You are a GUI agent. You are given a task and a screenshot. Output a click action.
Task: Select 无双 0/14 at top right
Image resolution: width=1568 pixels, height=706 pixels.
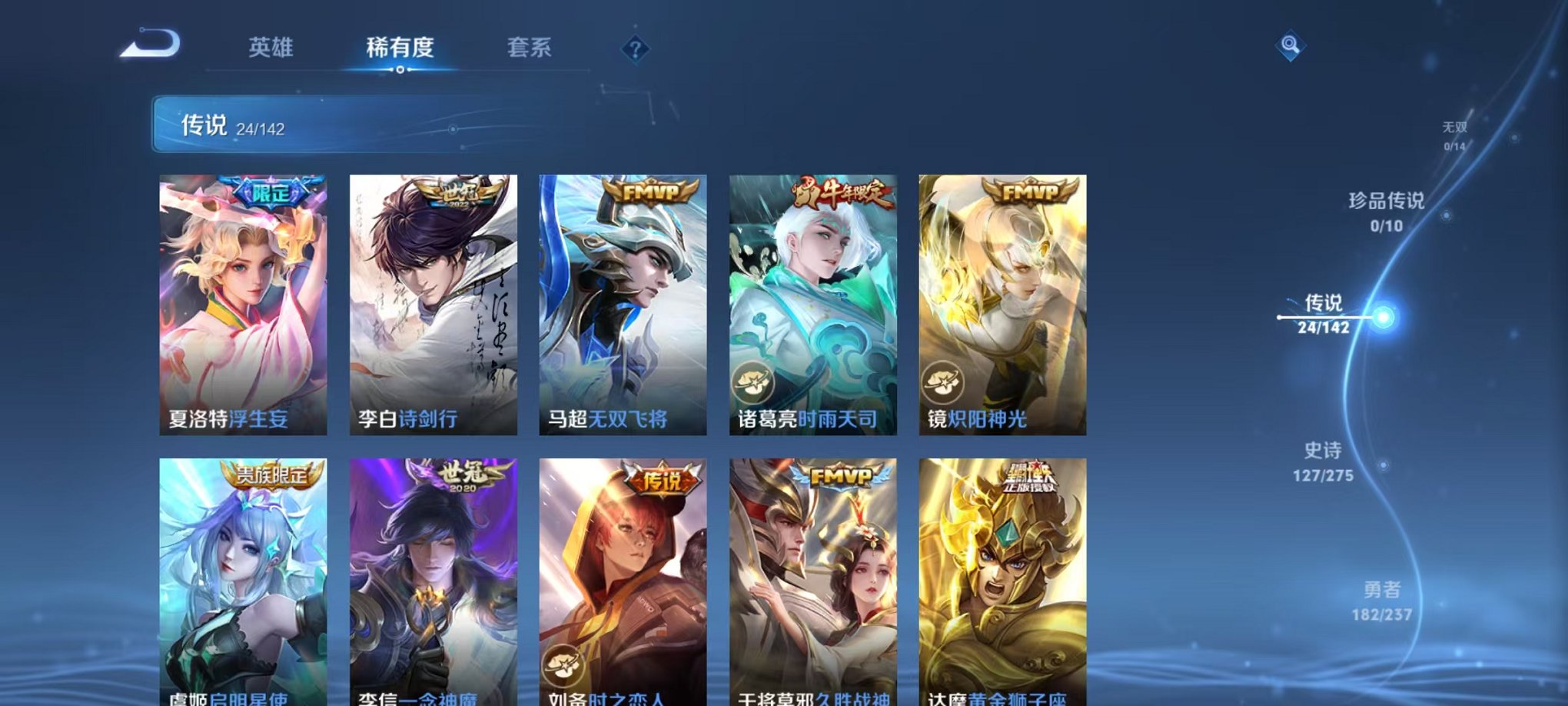pos(1457,135)
